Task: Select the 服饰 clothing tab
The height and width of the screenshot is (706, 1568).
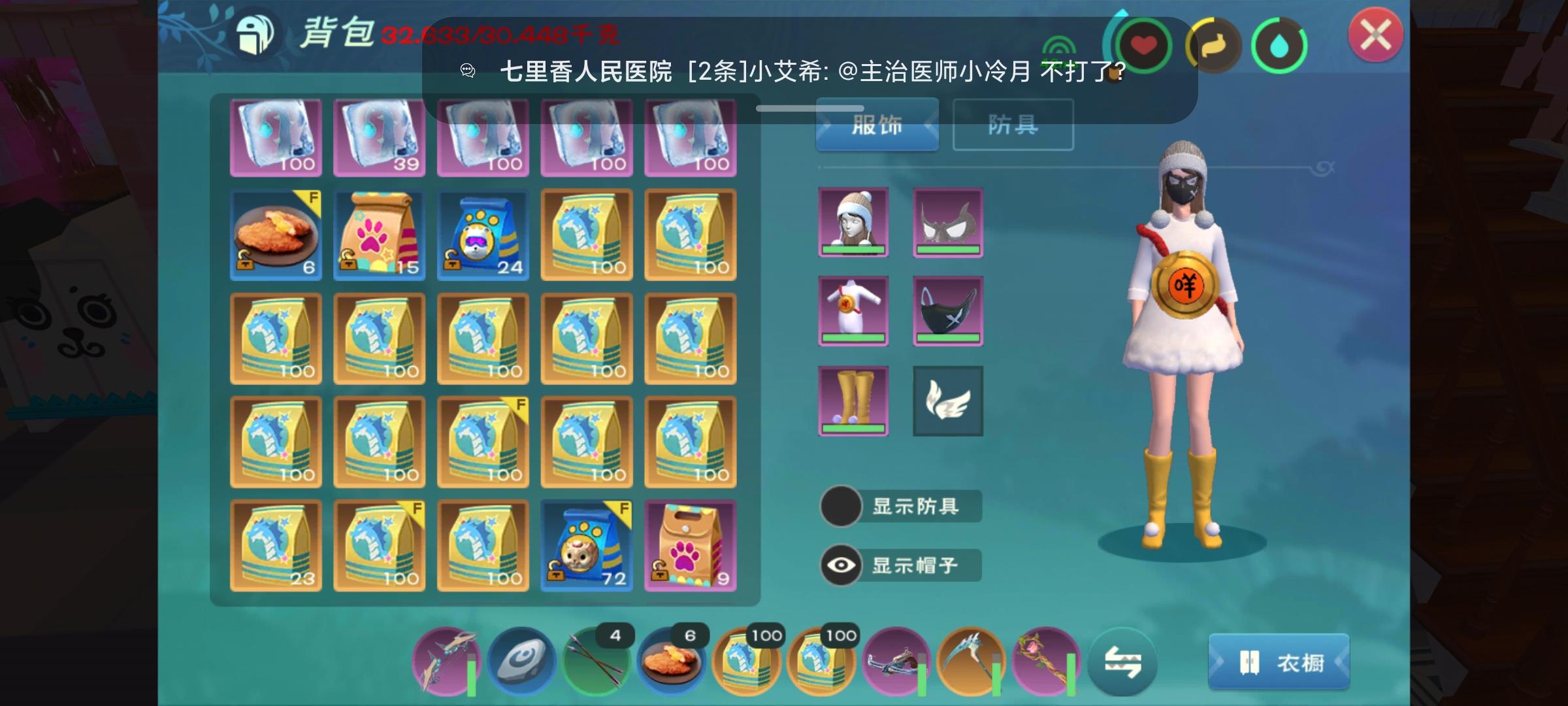Action: click(878, 124)
